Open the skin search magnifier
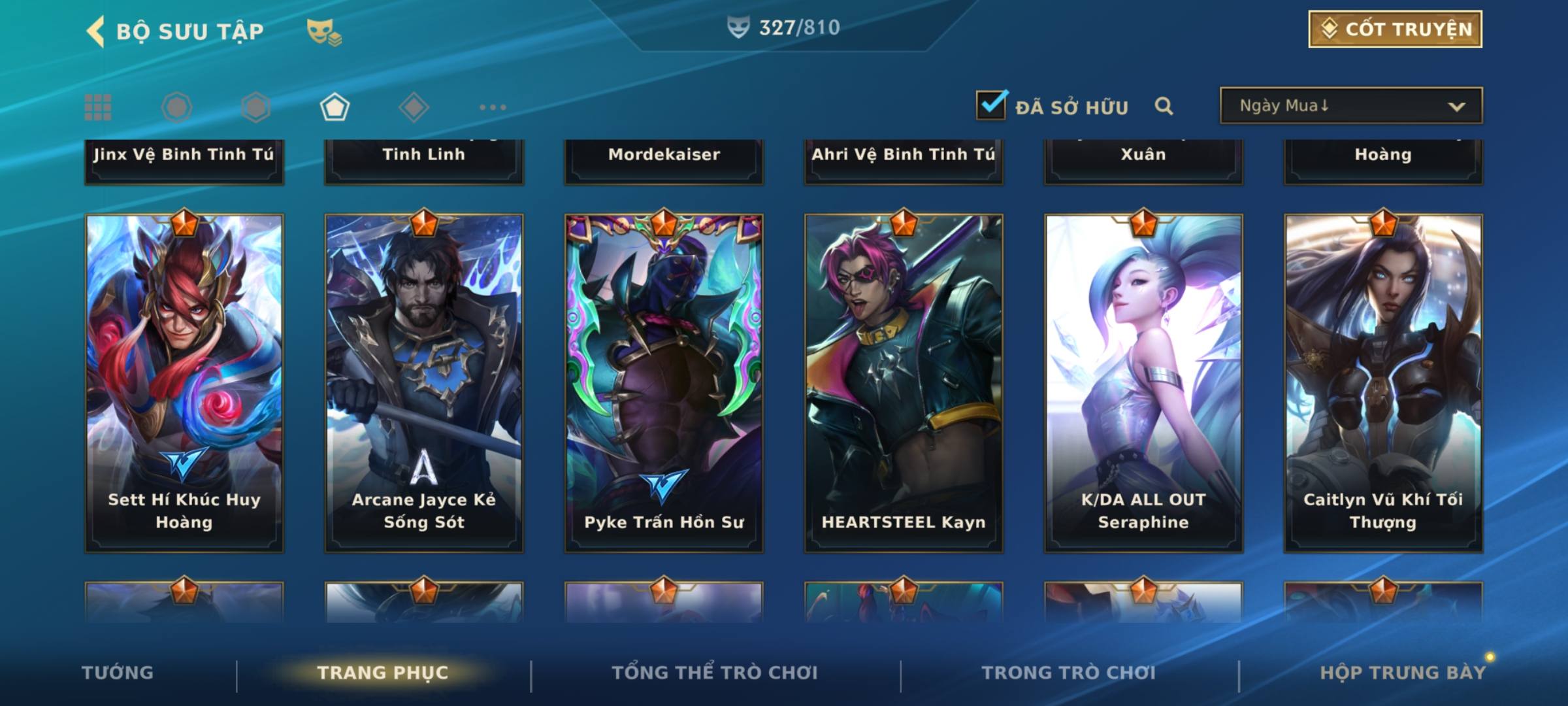Screen dimensions: 1568x706 click(x=1164, y=106)
